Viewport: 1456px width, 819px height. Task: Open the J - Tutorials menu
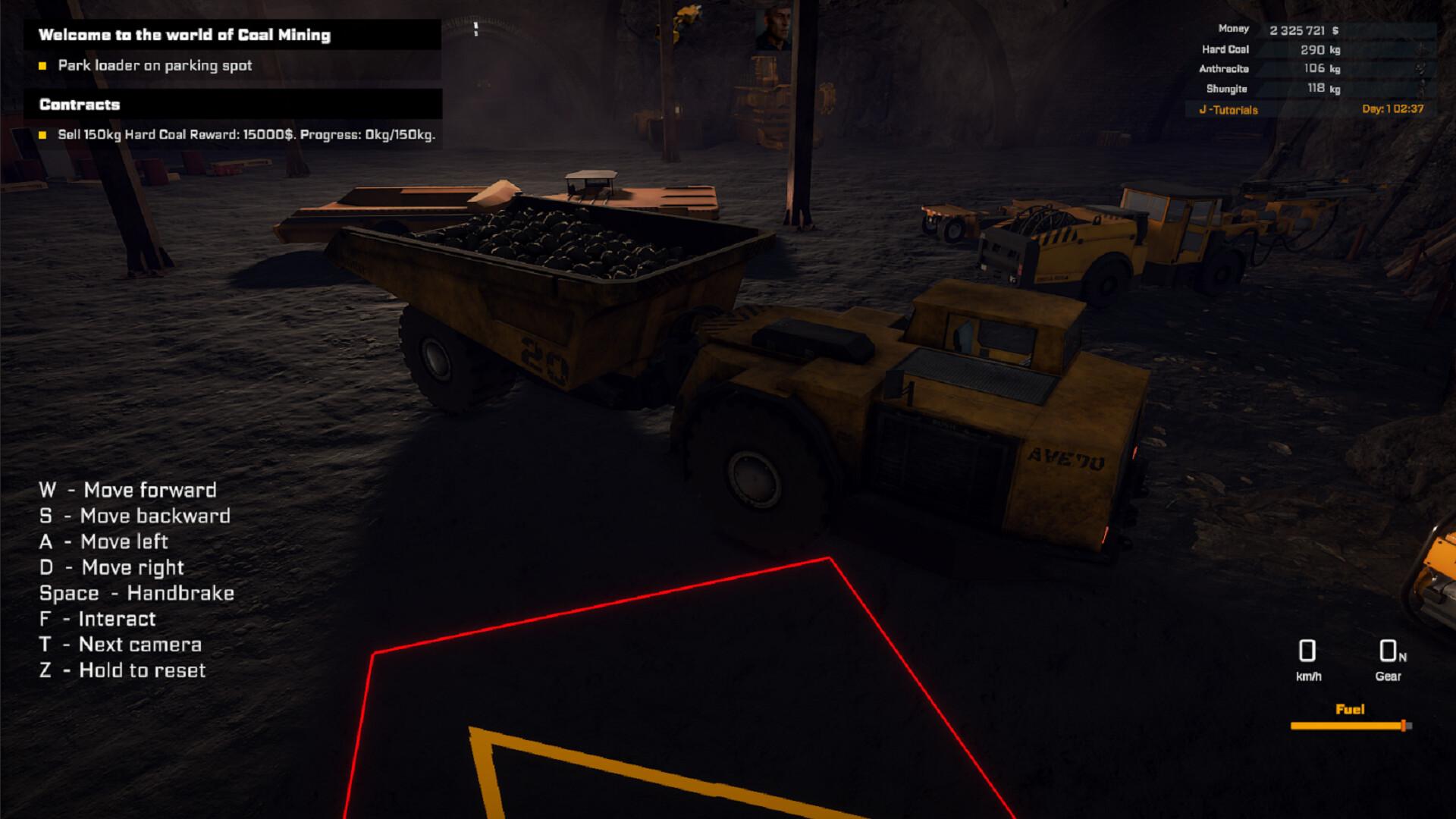[1228, 109]
